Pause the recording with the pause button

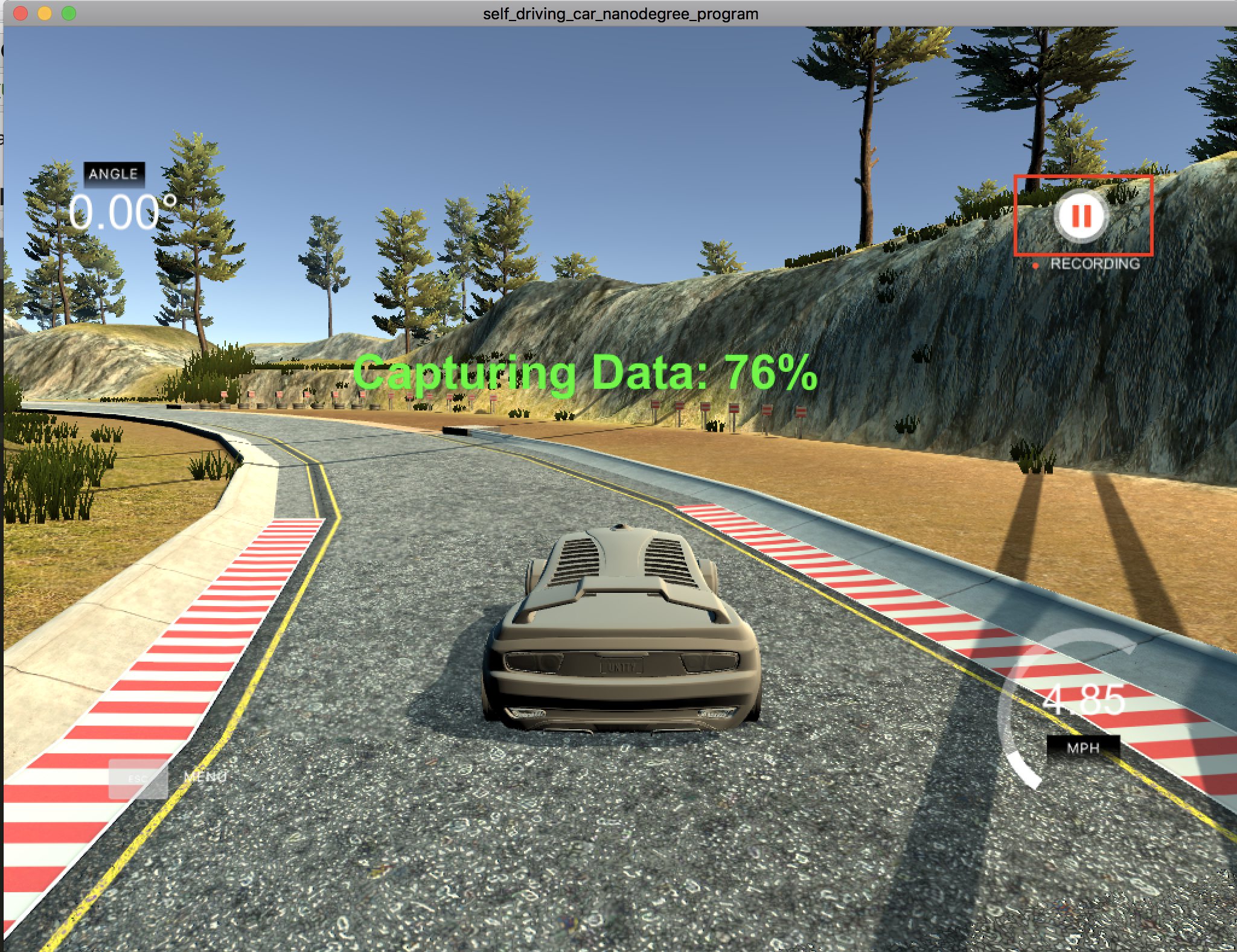[x=1081, y=216]
